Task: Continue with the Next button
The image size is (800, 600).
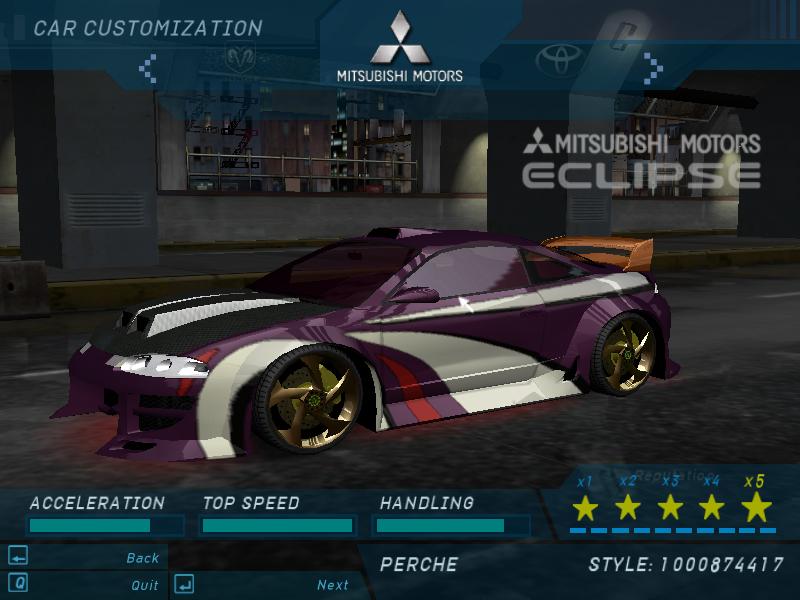Action: tap(333, 584)
